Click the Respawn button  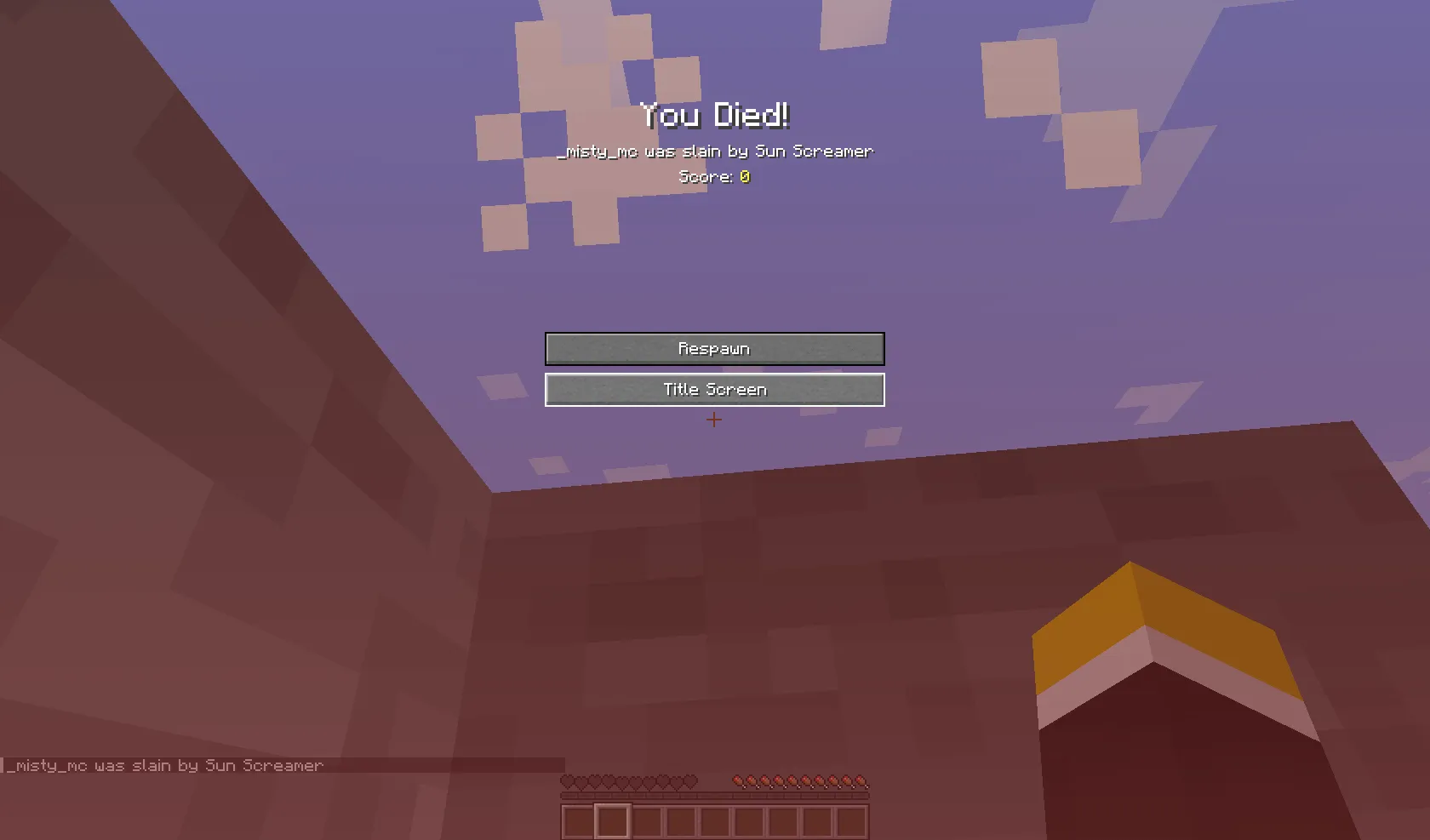coord(714,348)
